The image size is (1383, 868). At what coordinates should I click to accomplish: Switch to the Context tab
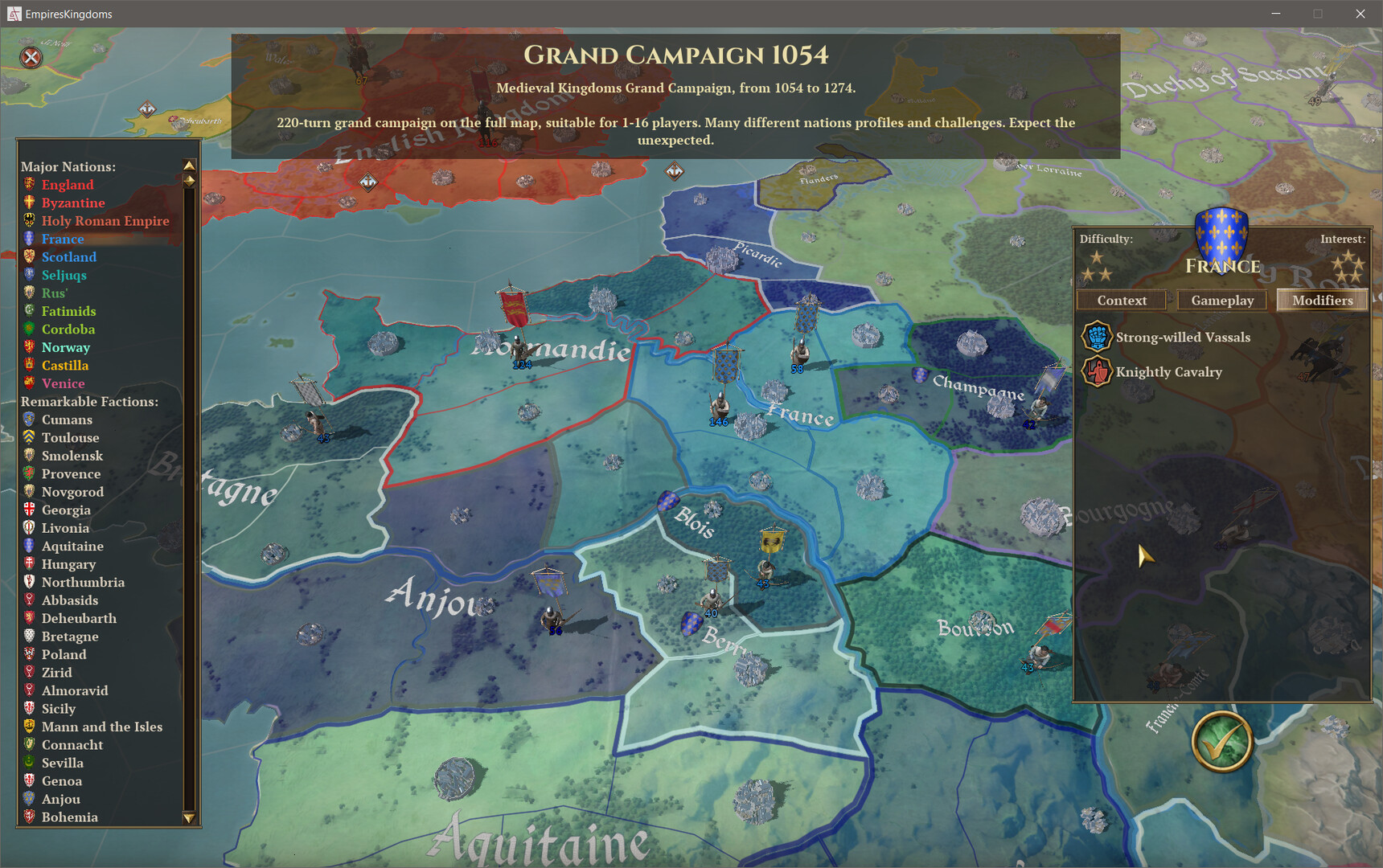click(x=1121, y=300)
